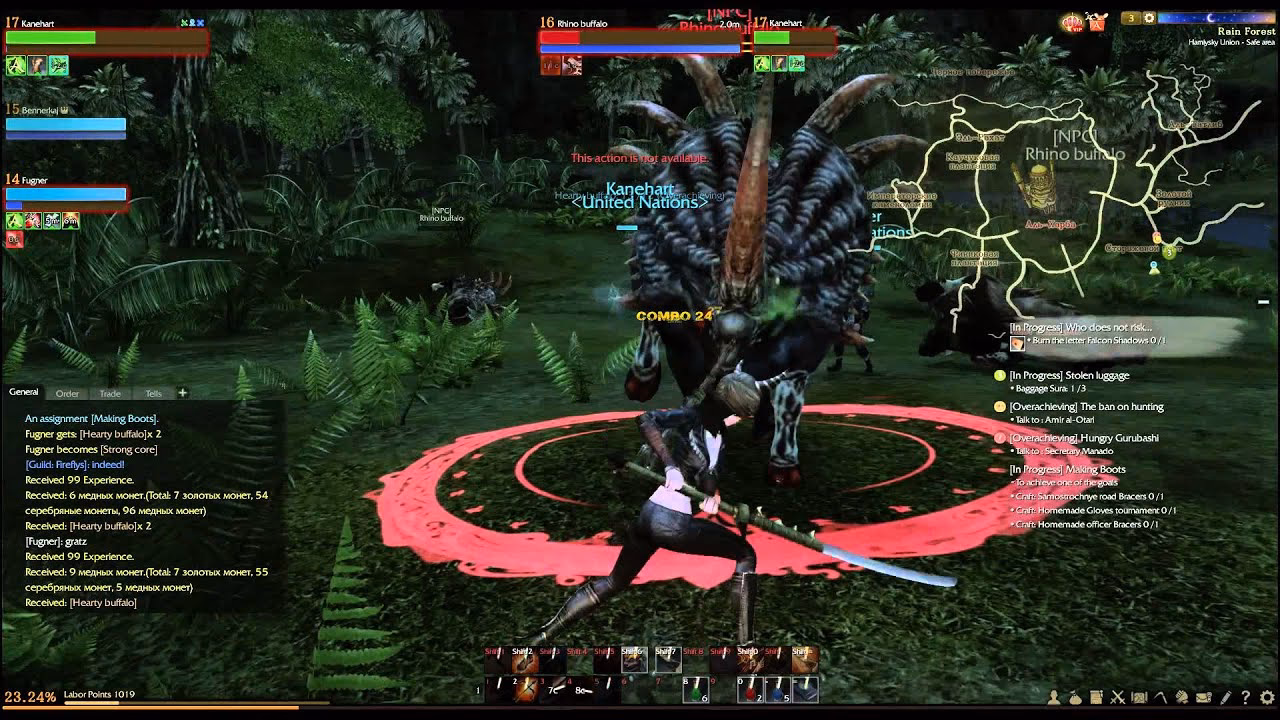1280x720 pixels.
Task: Click the number 3 button near the minimap
Action: [1130, 17]
